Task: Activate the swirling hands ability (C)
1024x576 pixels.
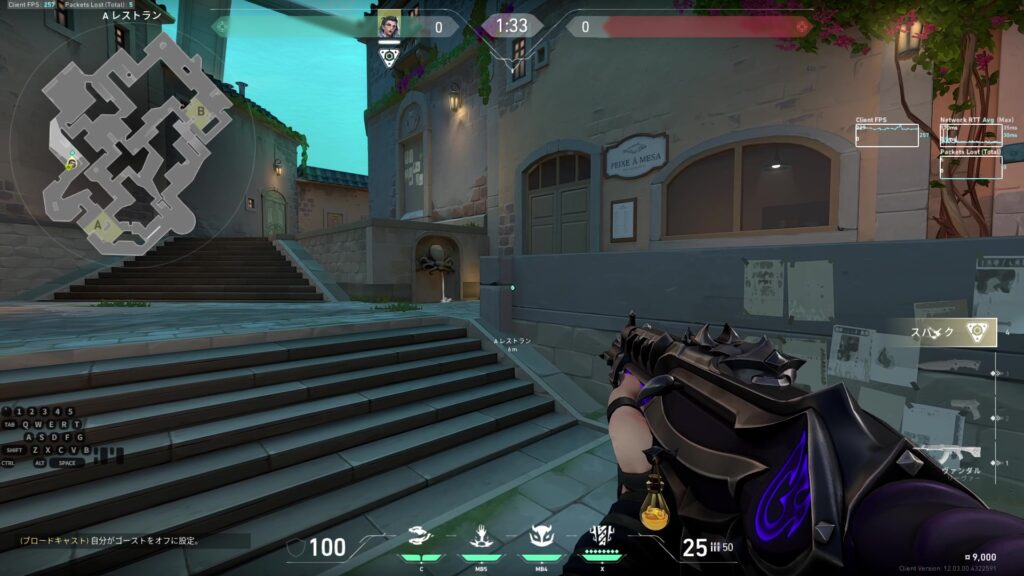Action: [x=421, y=536]
